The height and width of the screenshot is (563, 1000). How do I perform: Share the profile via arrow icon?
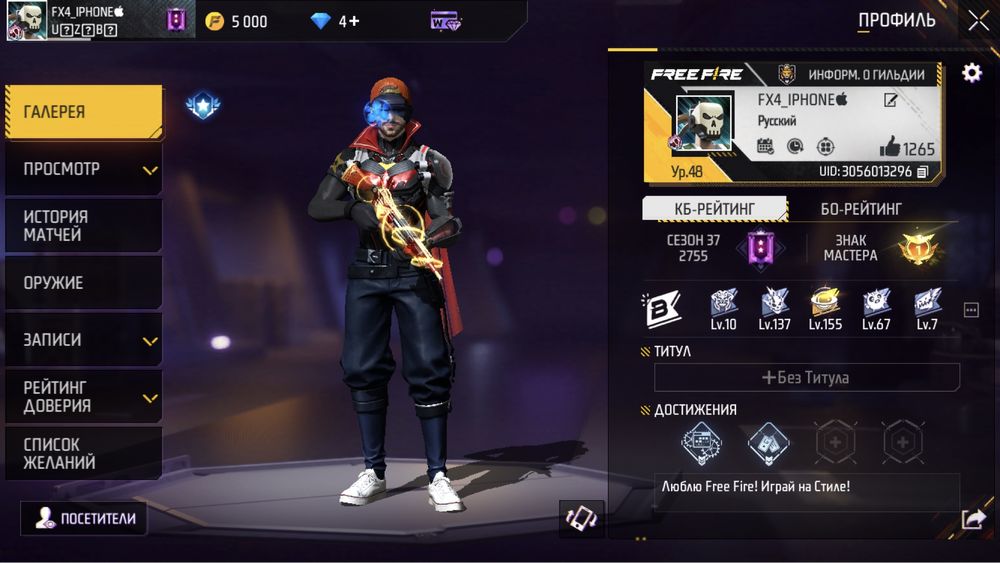[x=973, y=518]
